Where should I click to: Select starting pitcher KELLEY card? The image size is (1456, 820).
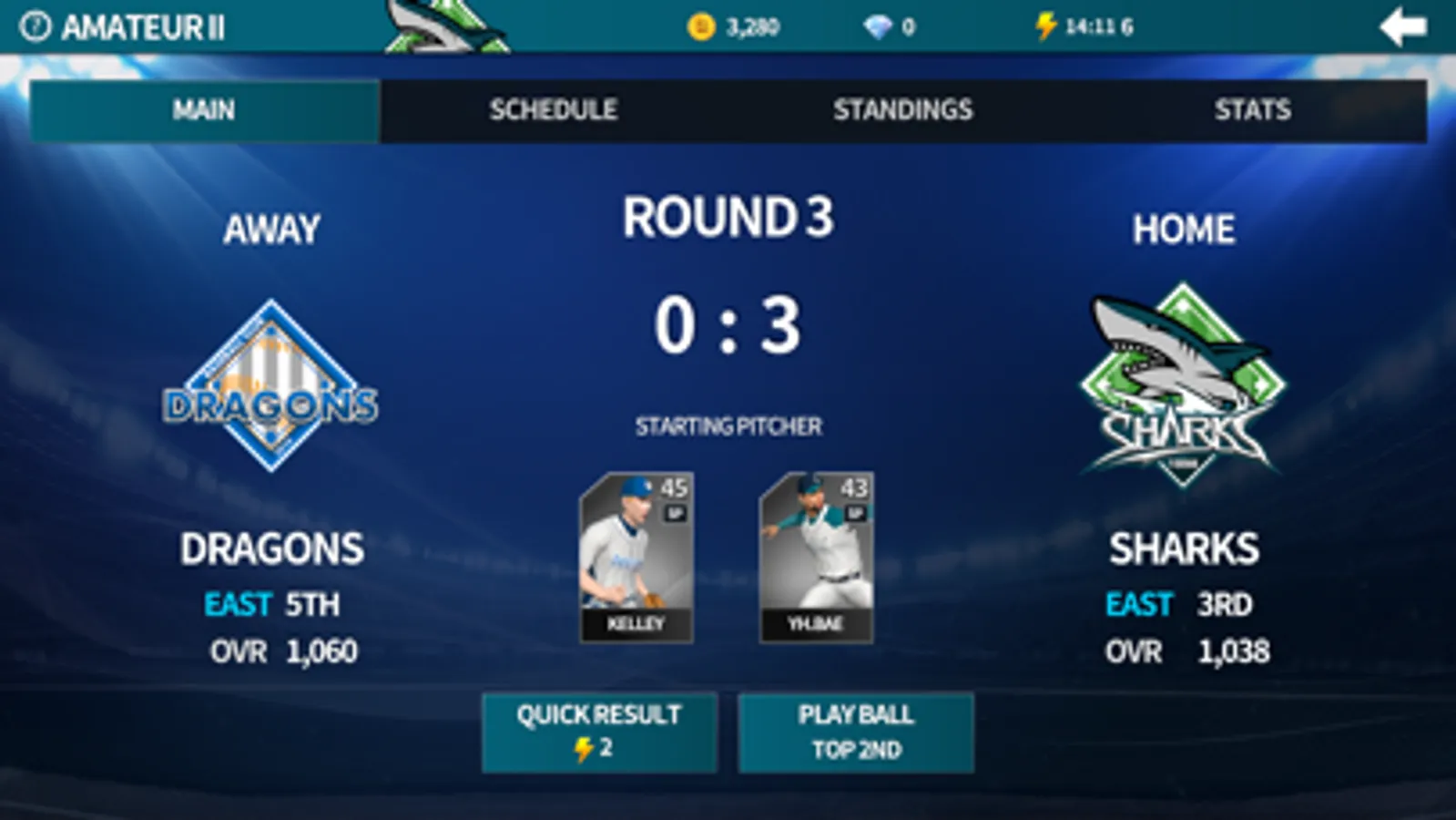pyautogui.click(x=636, y=556)
